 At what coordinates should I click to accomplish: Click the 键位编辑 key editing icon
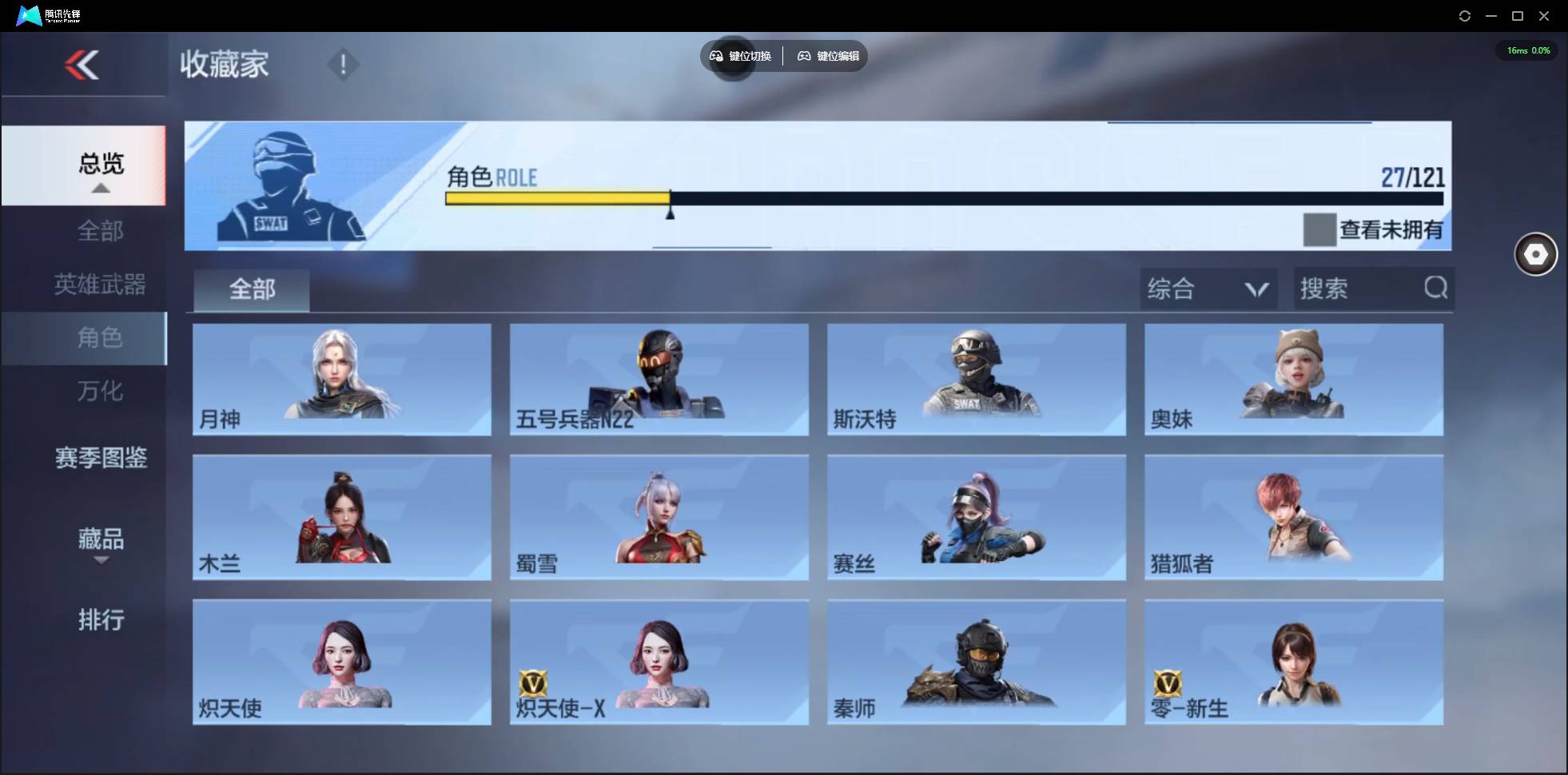(x=805, y=56)
